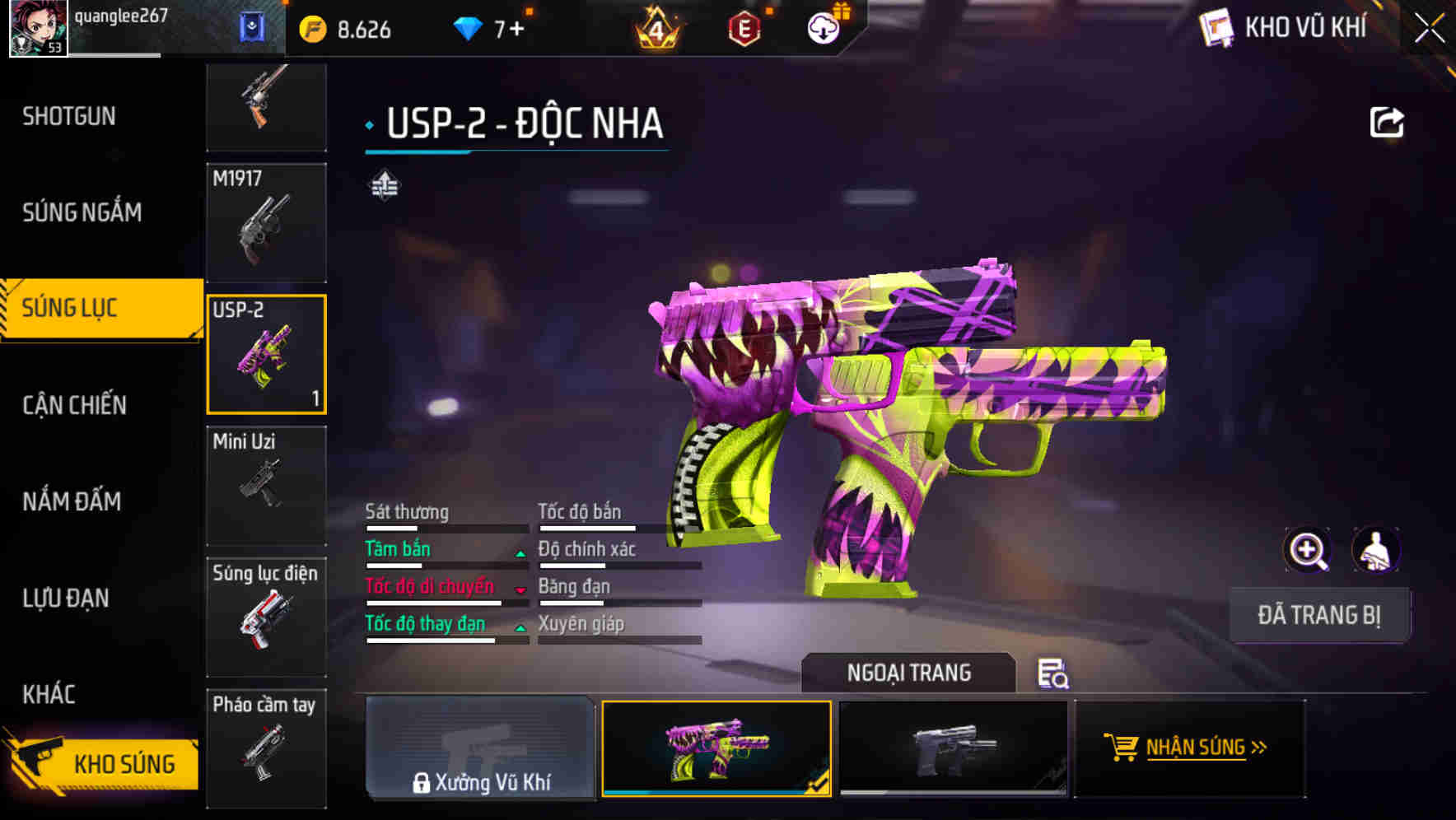This screenshot has height=820, width=1456.
Task: Switch to the SHOTGUN category
Action: [x=70, y=116]
